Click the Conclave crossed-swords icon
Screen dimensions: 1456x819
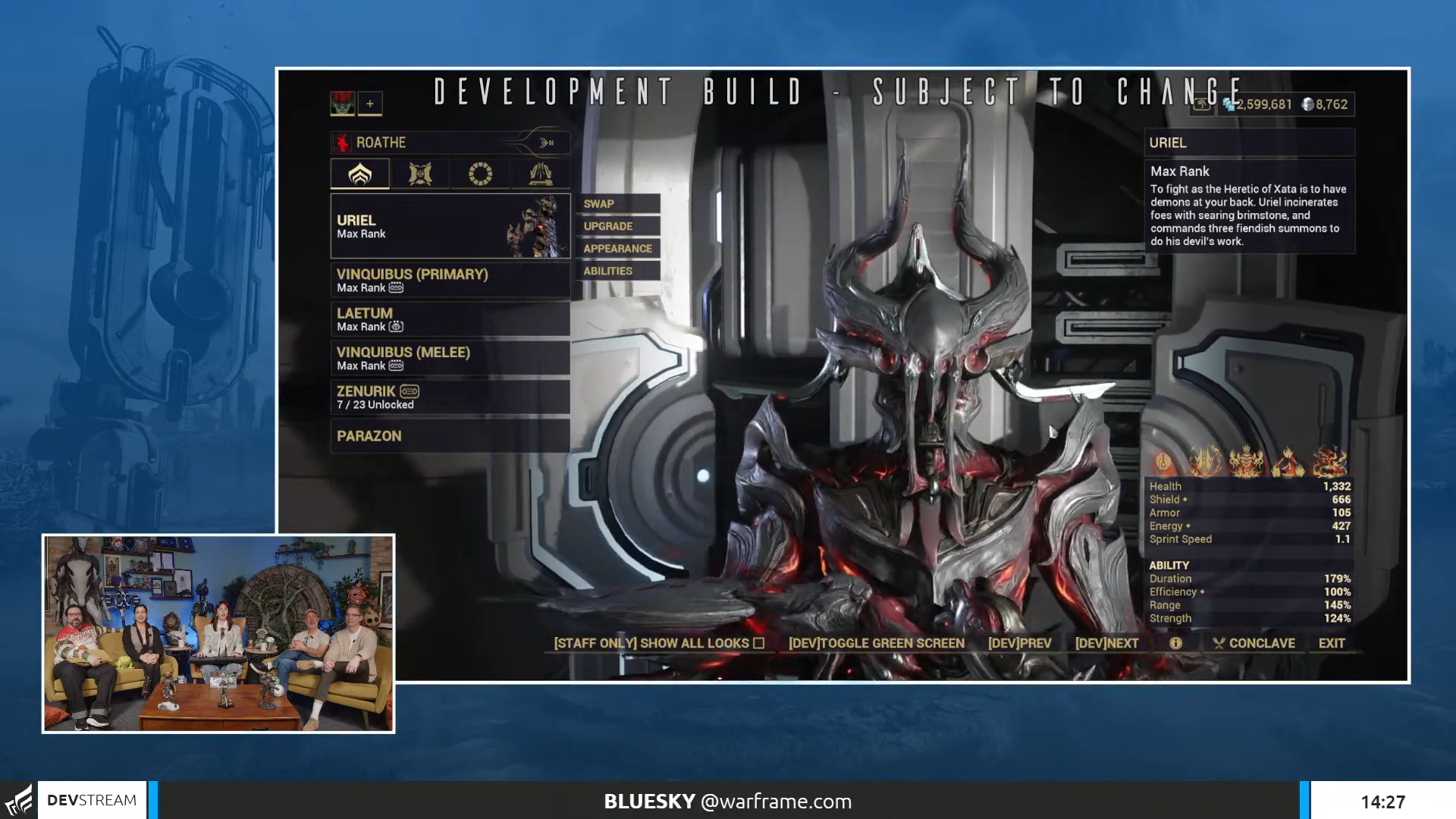[1219, 642]
